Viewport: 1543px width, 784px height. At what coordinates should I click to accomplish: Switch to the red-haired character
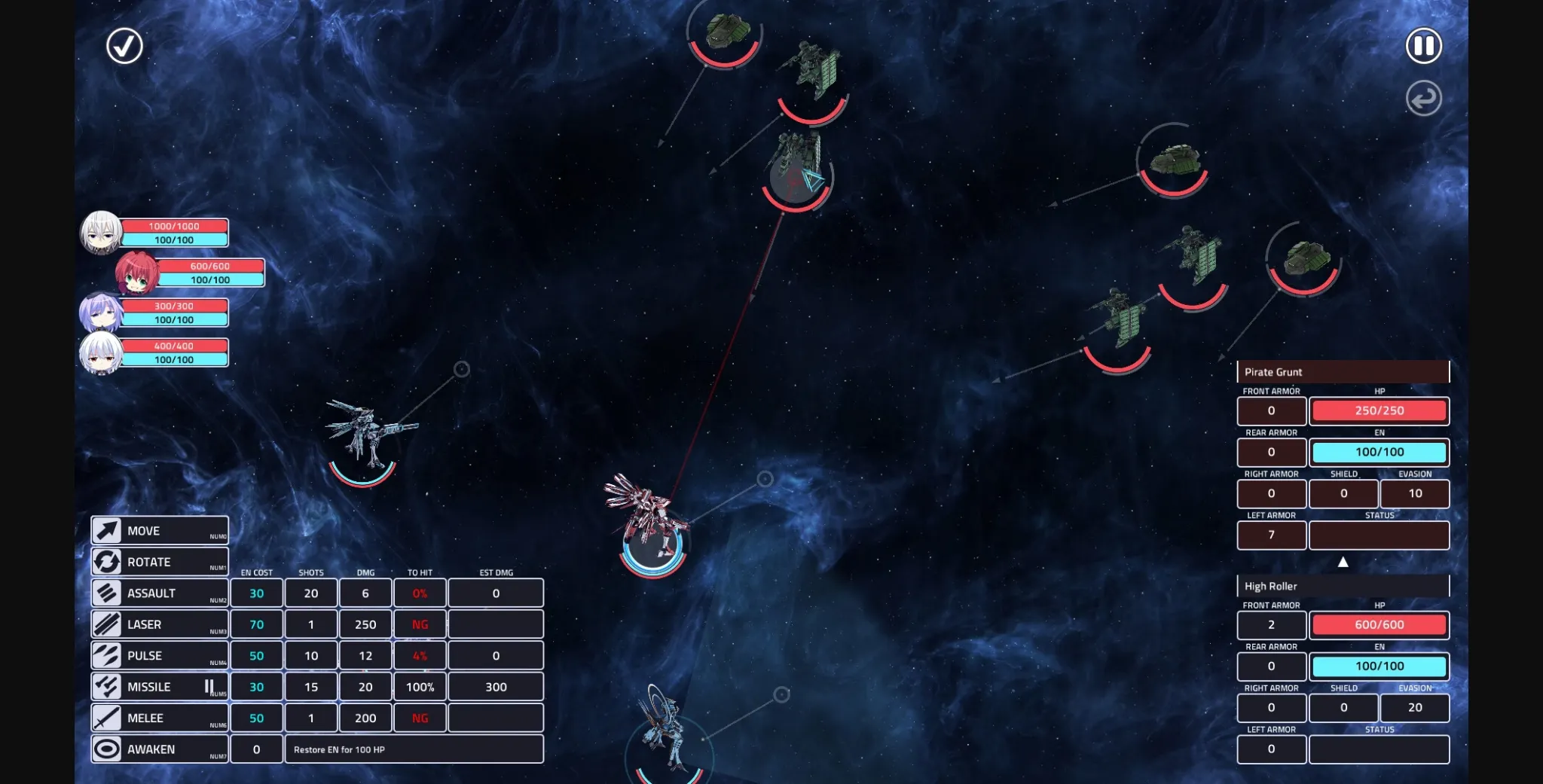(138, 273)
